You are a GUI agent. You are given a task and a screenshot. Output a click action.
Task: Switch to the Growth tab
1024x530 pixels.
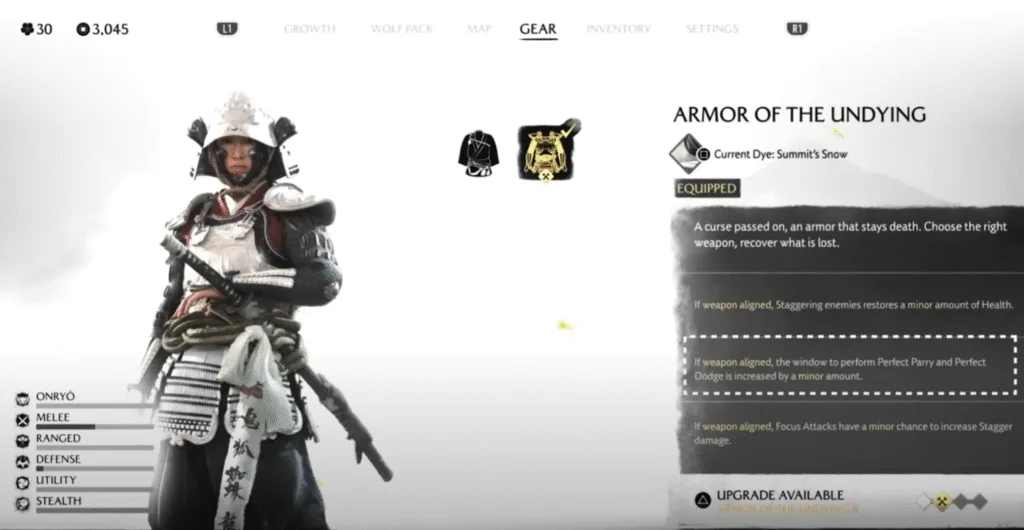(x=309, y=29)
